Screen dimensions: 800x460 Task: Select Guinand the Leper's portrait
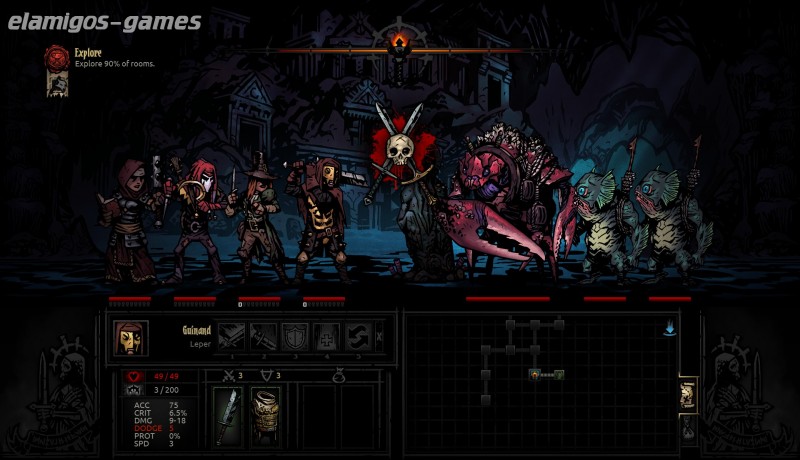tap(130, 338)
